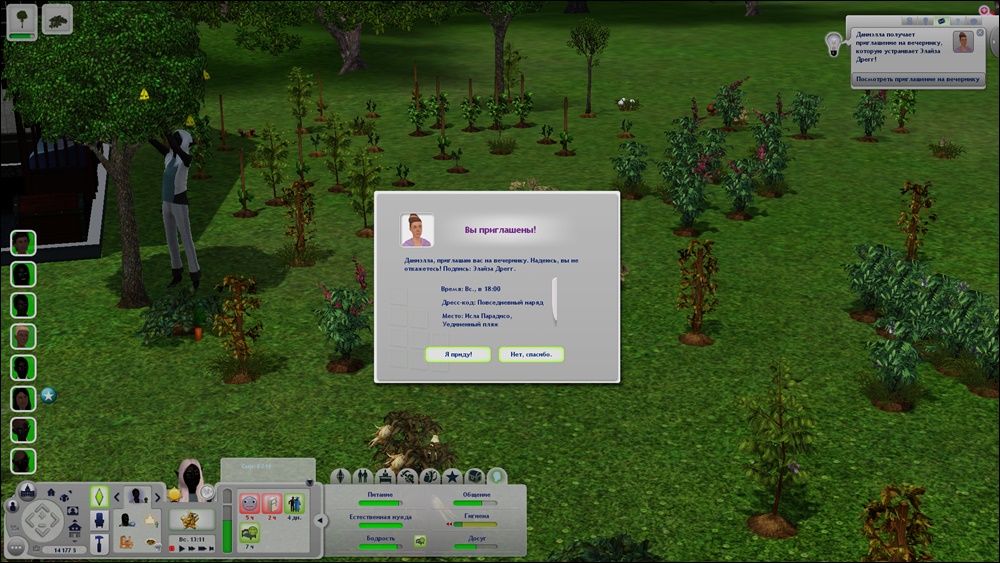Select the household Sim portrait with the star badge
This screenshot has width=1000, height=563.
click(x=23, y=397)
